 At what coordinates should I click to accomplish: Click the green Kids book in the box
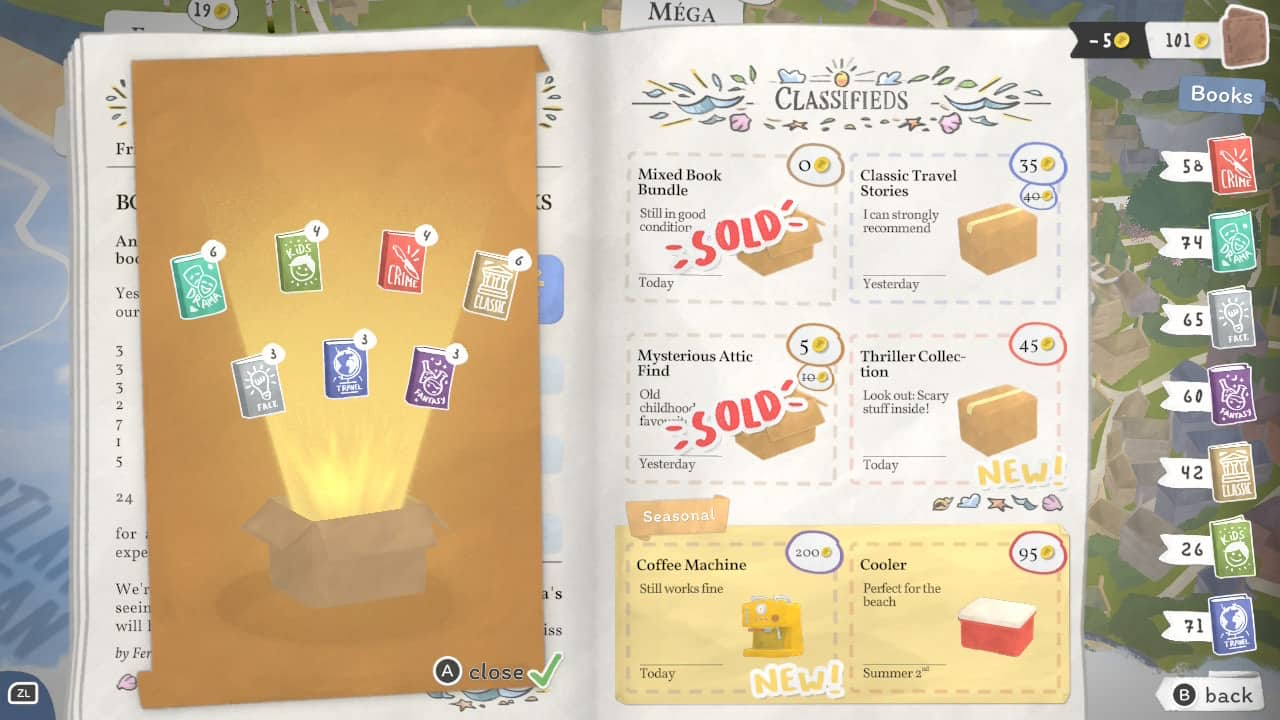pos(299,262)
